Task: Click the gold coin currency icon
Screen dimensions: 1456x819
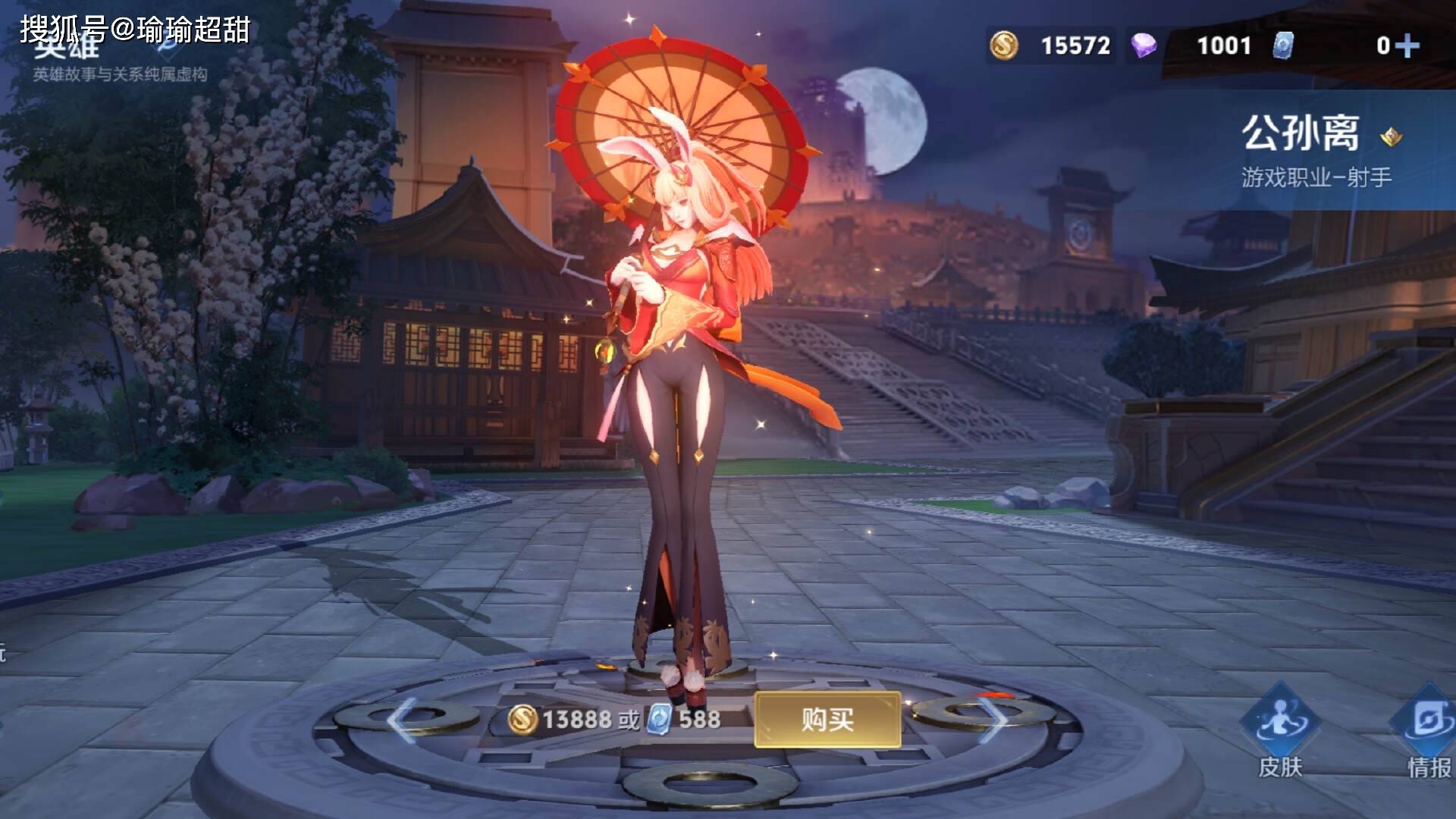Action: point(1004,45)
